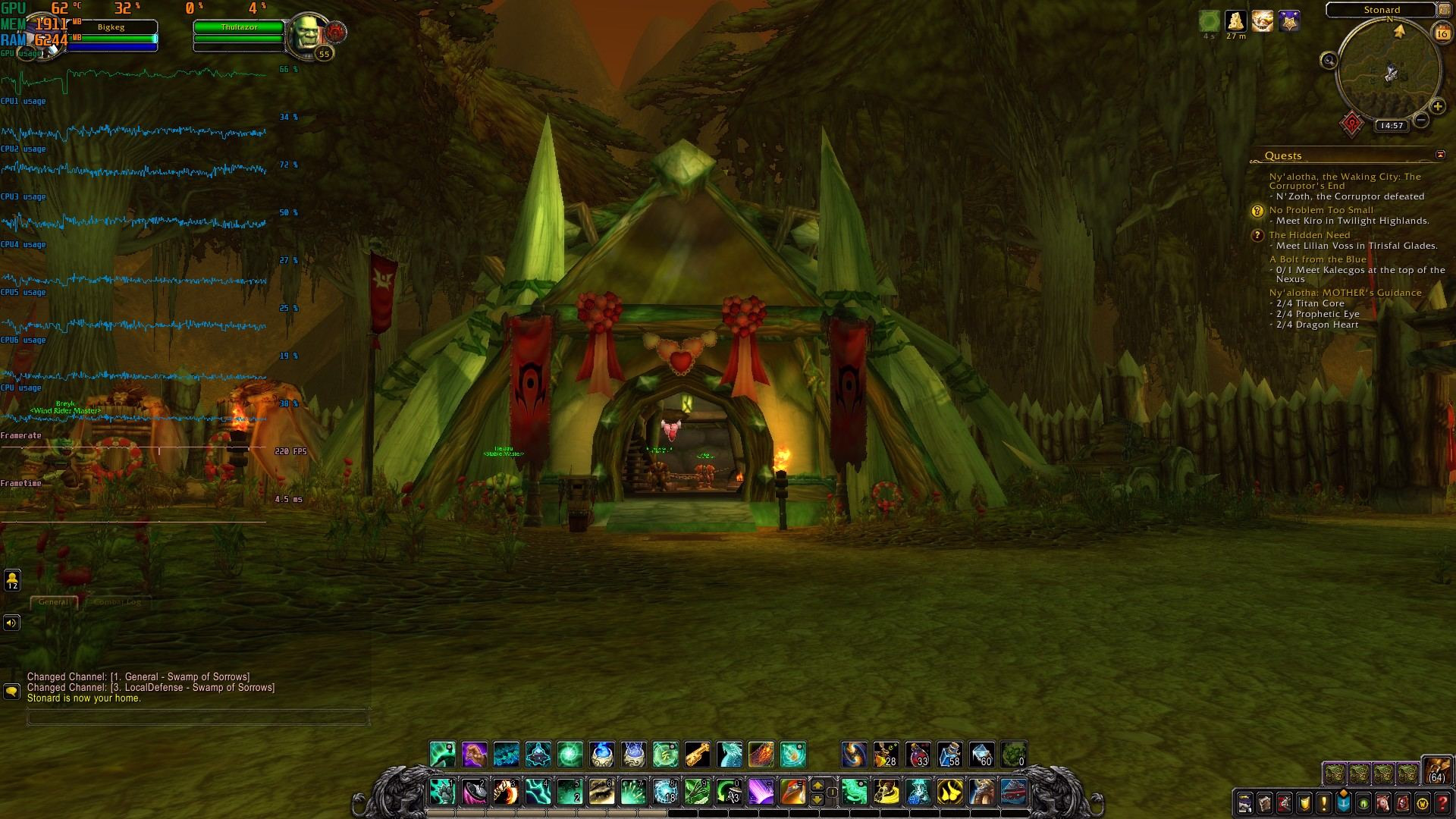
Task: Open the horse head mounts collection button
Action: click(1383, 802)
